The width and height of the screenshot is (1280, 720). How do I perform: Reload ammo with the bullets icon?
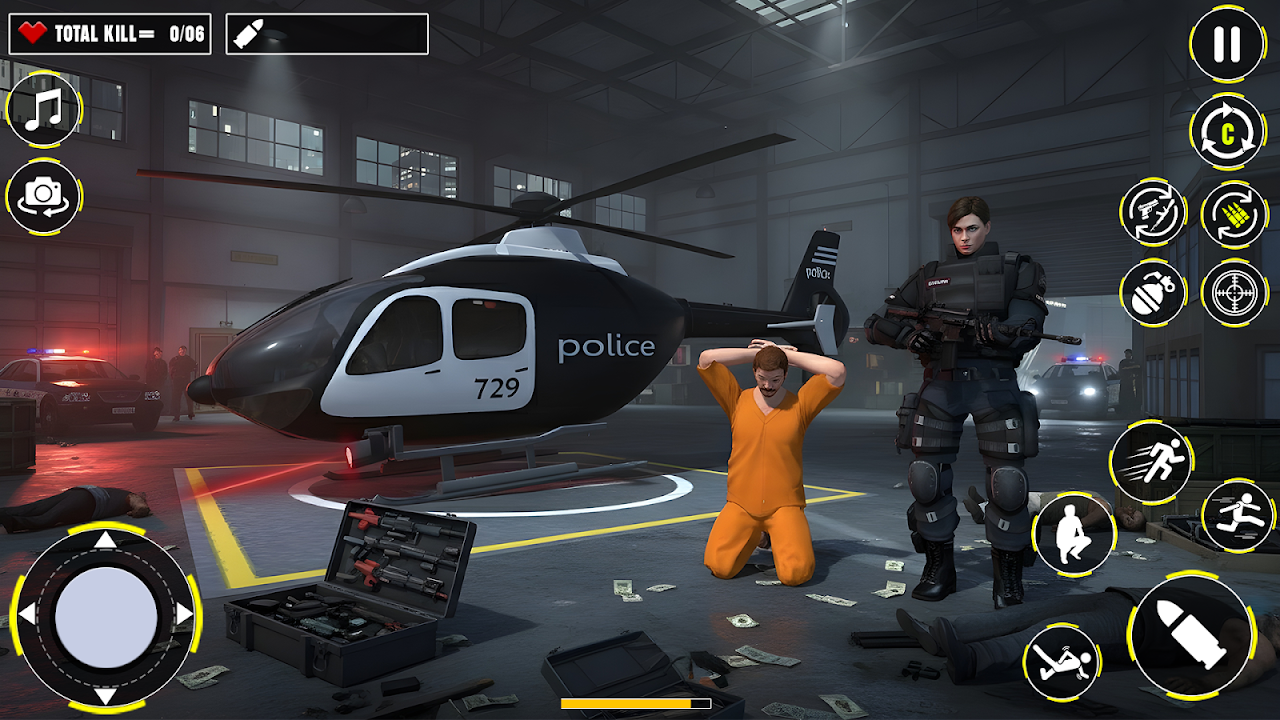tap(1234, 213)
